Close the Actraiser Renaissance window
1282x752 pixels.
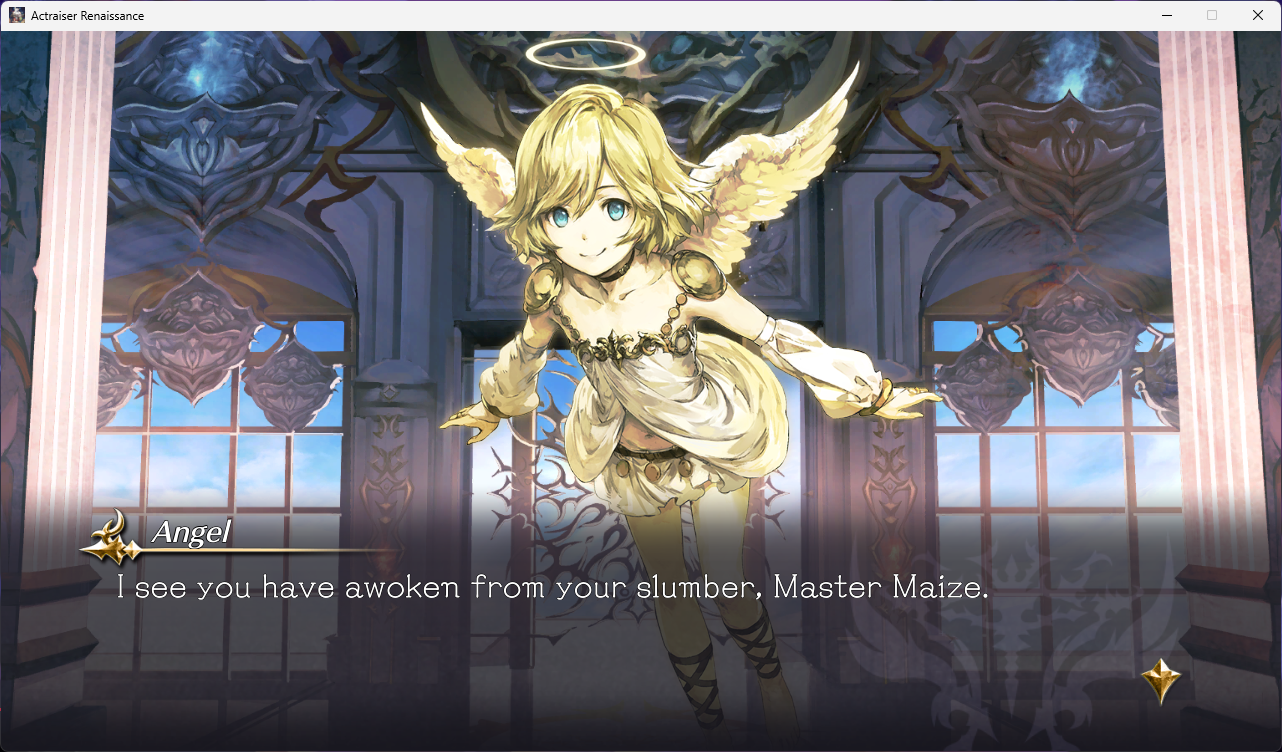click(x=1258, y=15)
